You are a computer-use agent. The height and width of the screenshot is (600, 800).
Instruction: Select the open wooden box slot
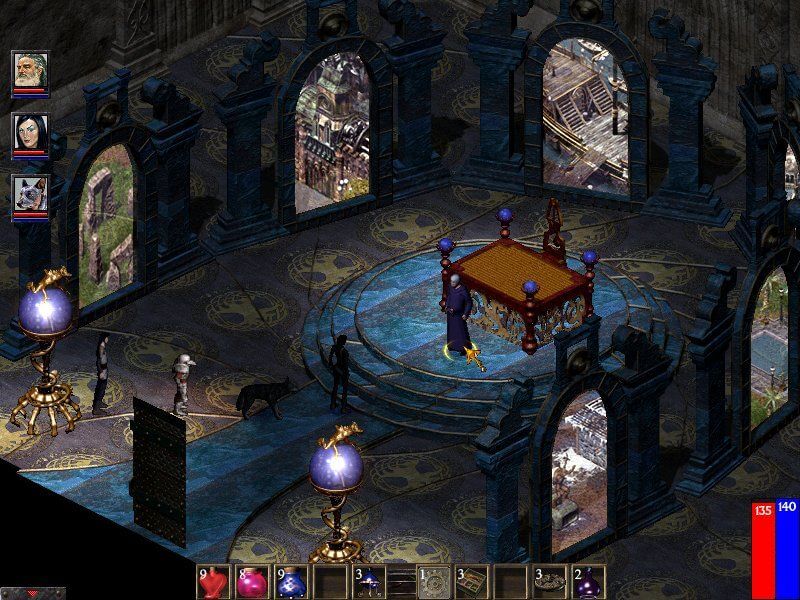tap(472, 582)
